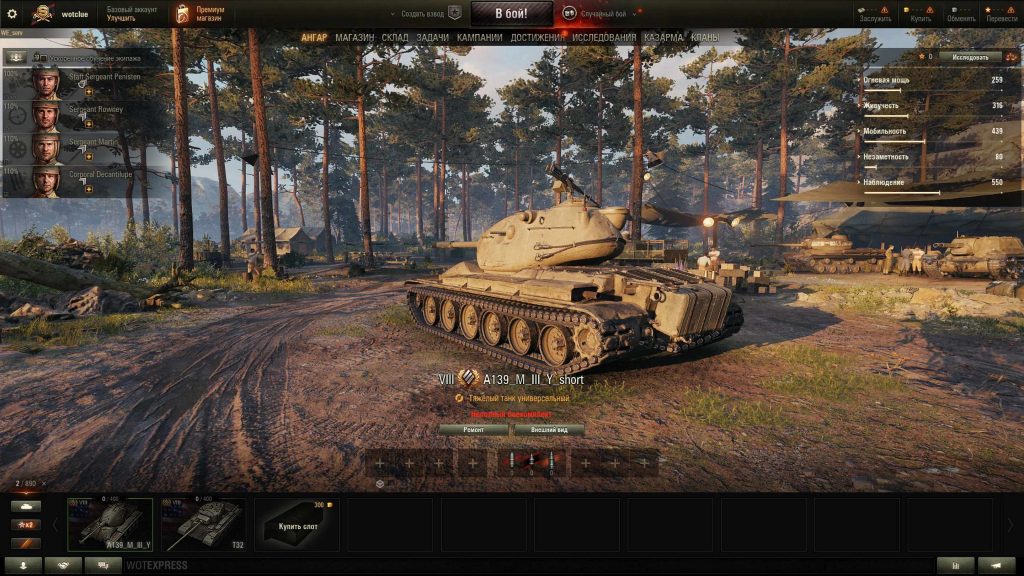This screenshot has width=1024, height=576.
Task: Switch to the ДОСТИЖЕНИЯ tab
Action: [538, 38]
